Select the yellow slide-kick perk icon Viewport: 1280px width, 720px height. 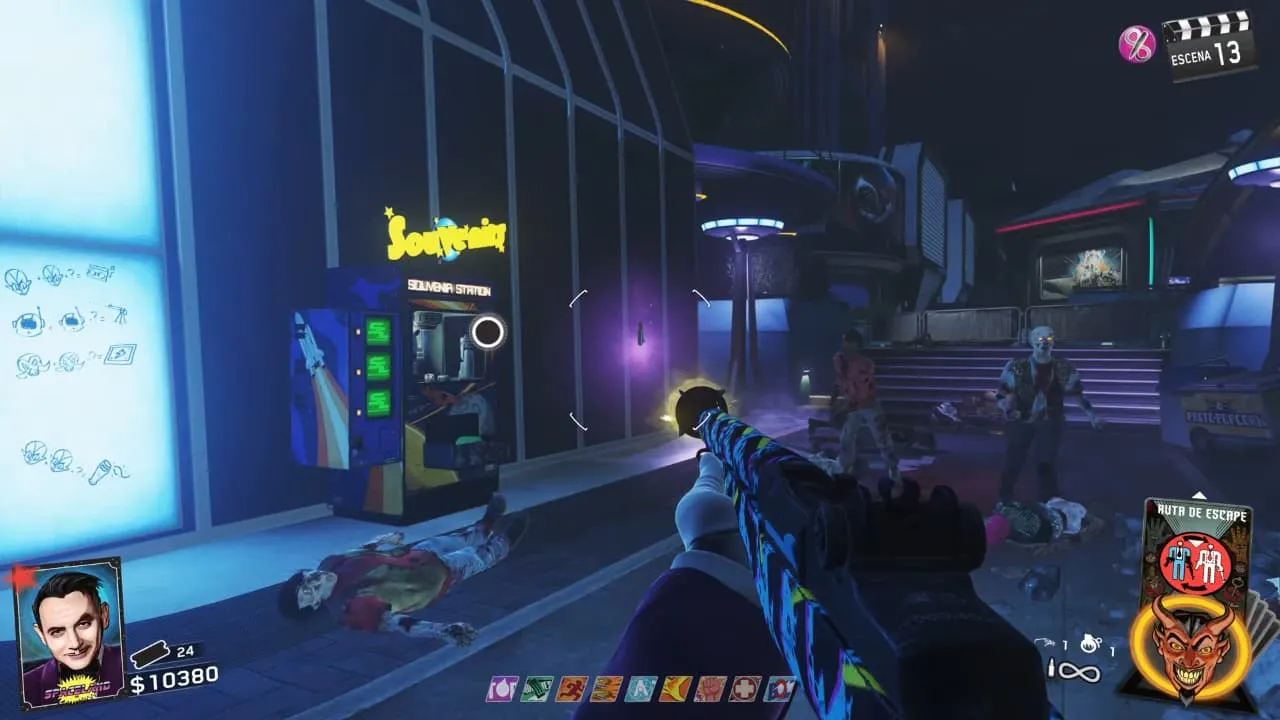[675, 689]
